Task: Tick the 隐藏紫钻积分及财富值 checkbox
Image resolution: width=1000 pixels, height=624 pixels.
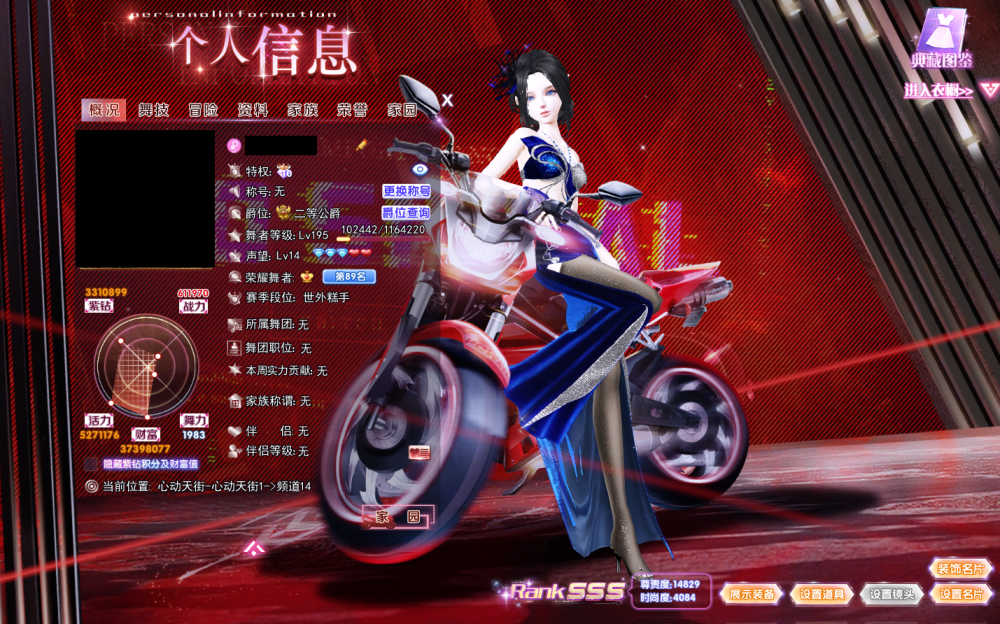Action: [91, 464]
